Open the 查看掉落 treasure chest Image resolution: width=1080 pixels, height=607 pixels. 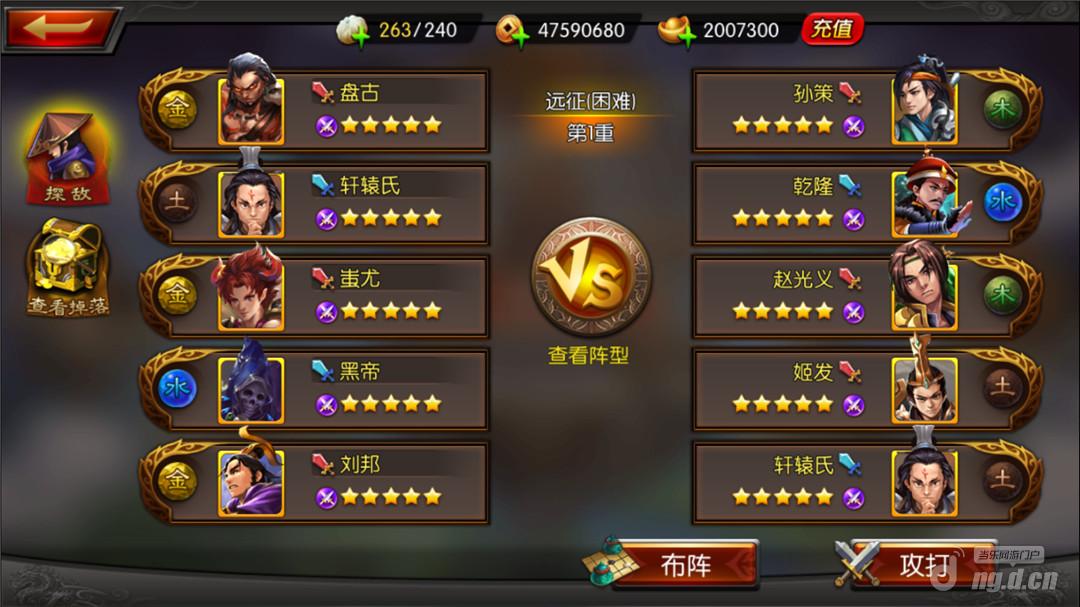pos(67,268)
